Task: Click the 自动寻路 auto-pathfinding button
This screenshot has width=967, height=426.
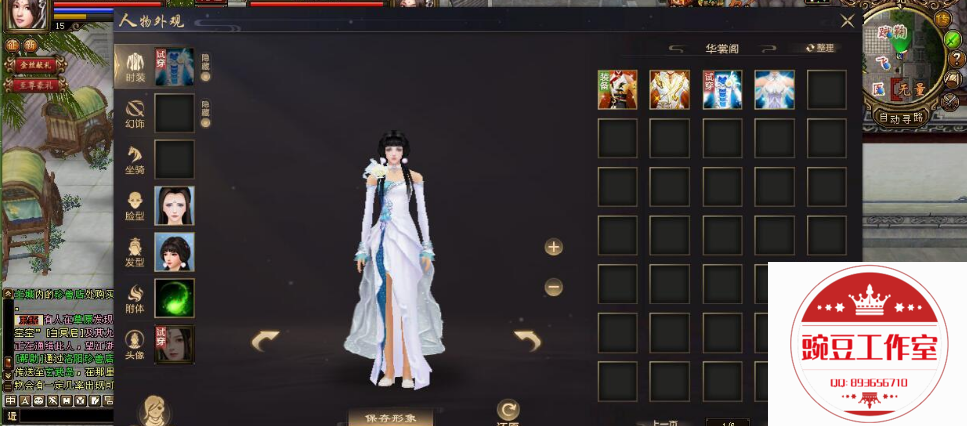Action: [x=900, y=117]
